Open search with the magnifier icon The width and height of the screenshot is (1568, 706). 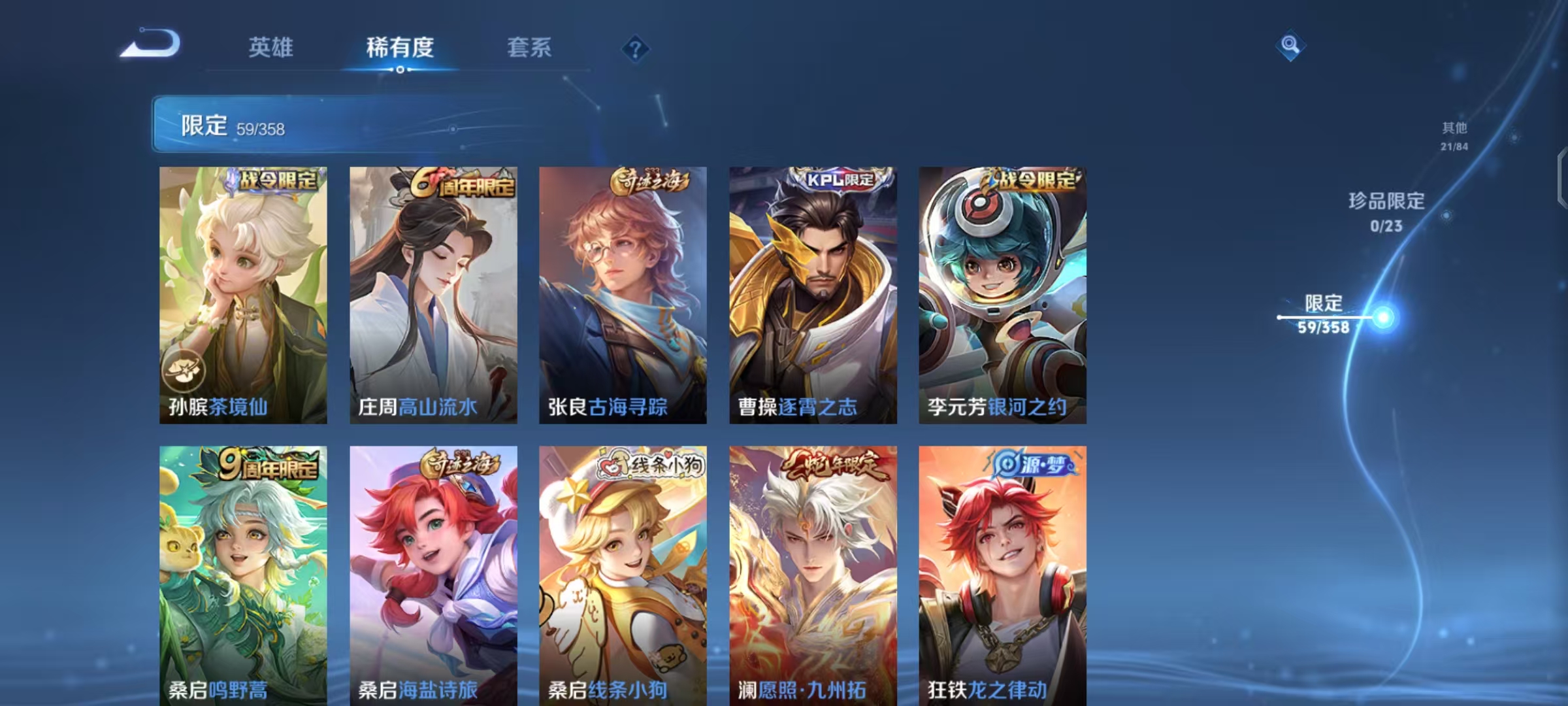[x=1292, y=46]
